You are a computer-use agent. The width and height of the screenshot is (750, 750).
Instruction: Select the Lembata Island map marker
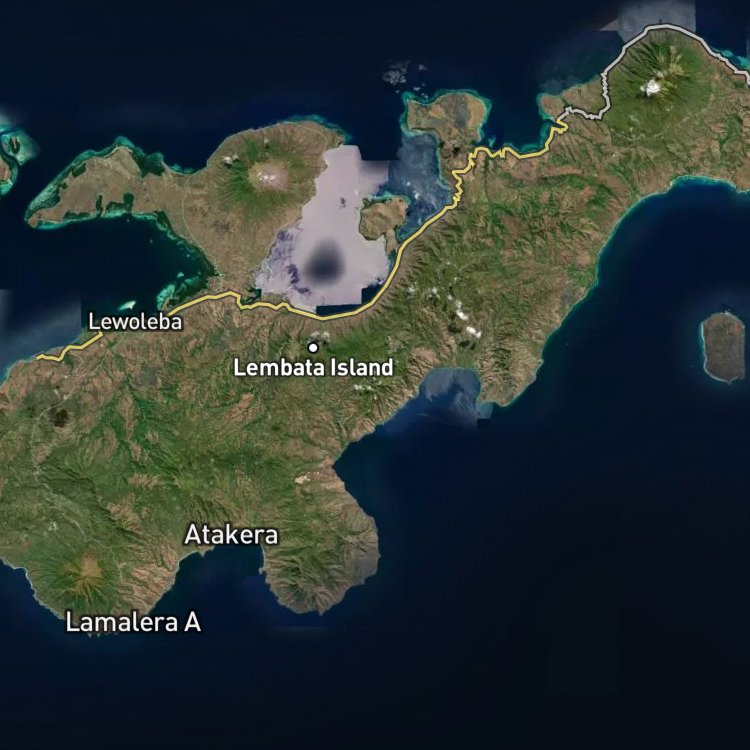(313, 347)
